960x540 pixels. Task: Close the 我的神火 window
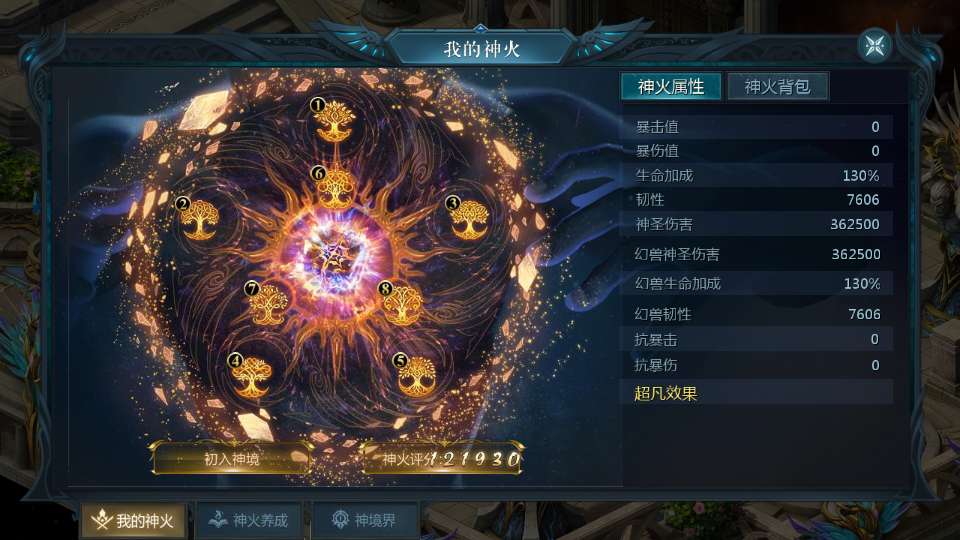click(874, 45)
